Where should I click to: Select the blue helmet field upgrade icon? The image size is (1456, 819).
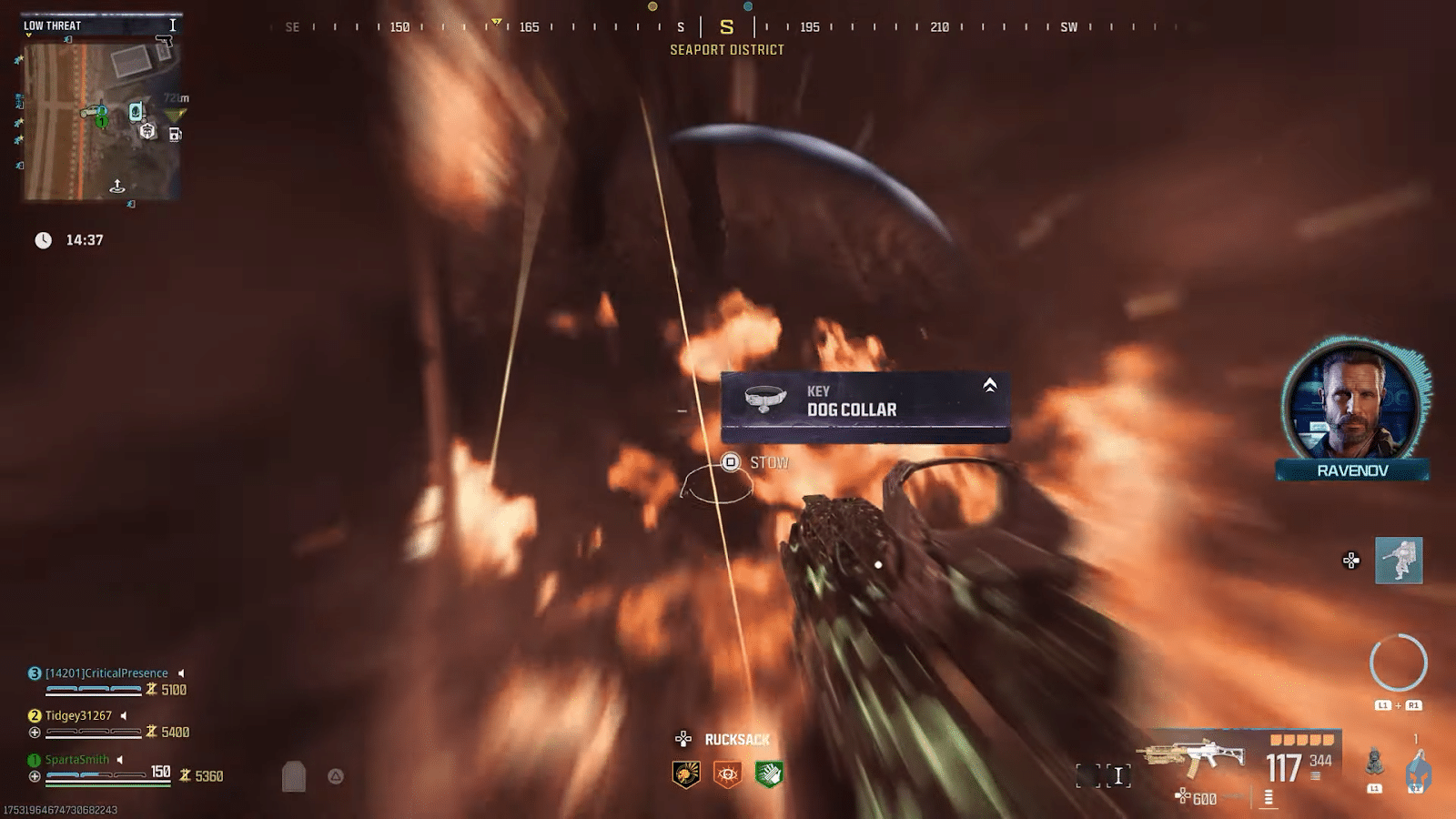coord(1417,773)
